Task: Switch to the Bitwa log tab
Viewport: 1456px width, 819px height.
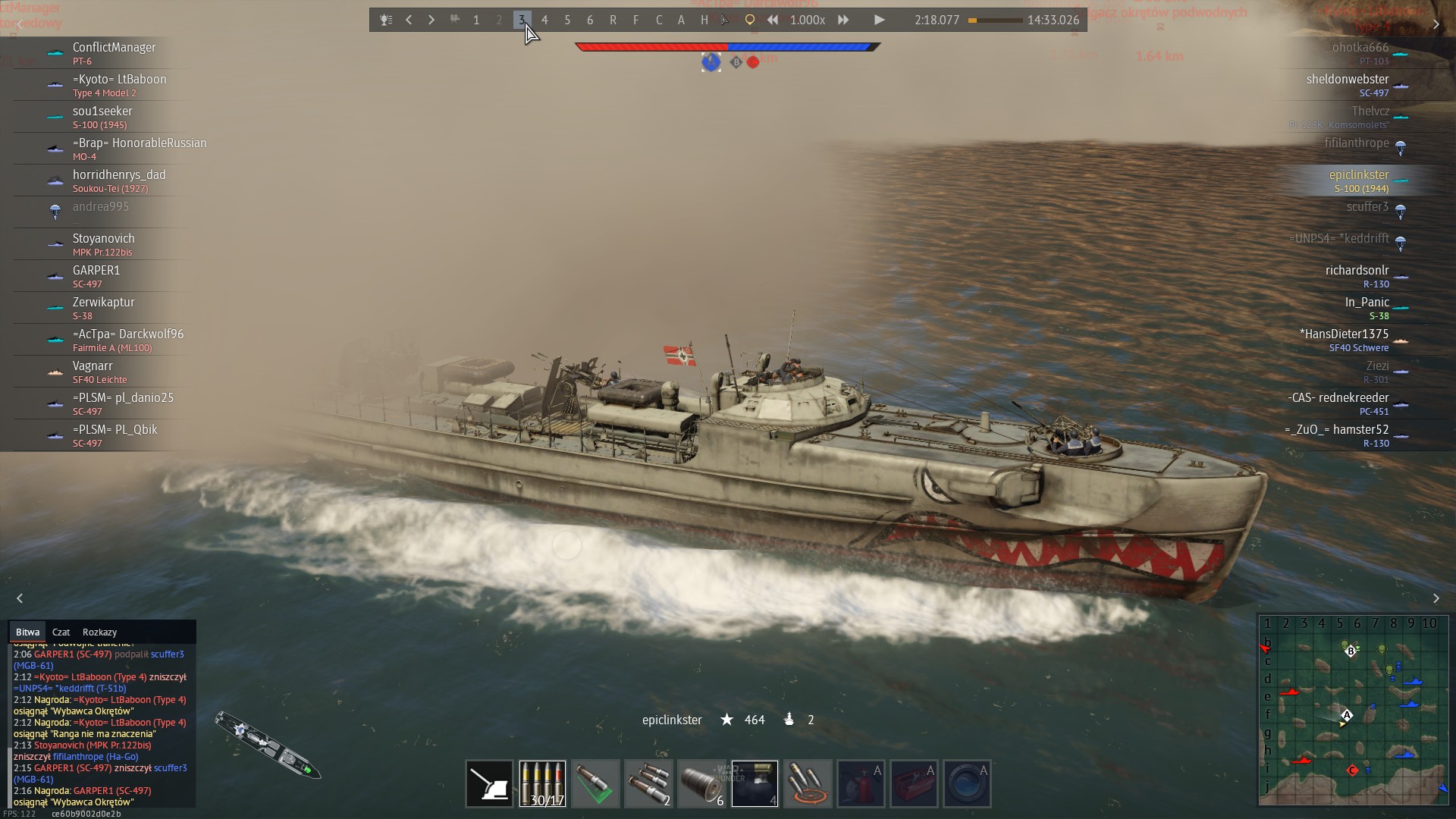Action: point(27,632)
